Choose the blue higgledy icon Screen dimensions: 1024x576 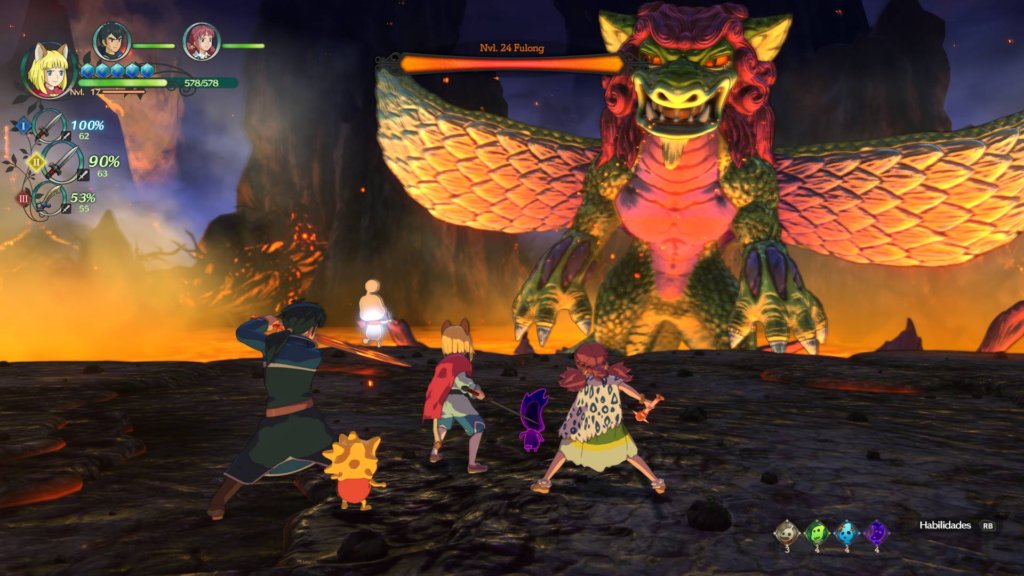(x=847, y=532)
